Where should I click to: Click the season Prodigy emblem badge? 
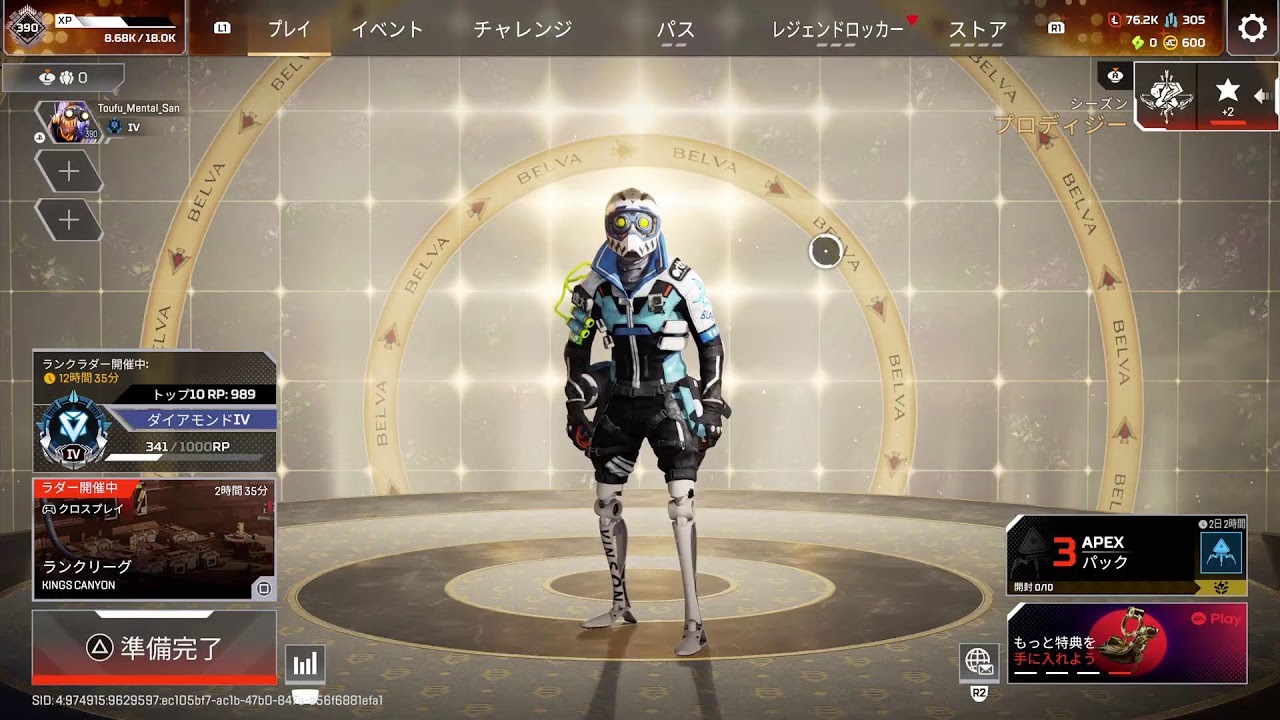(x=1166, y=96)
